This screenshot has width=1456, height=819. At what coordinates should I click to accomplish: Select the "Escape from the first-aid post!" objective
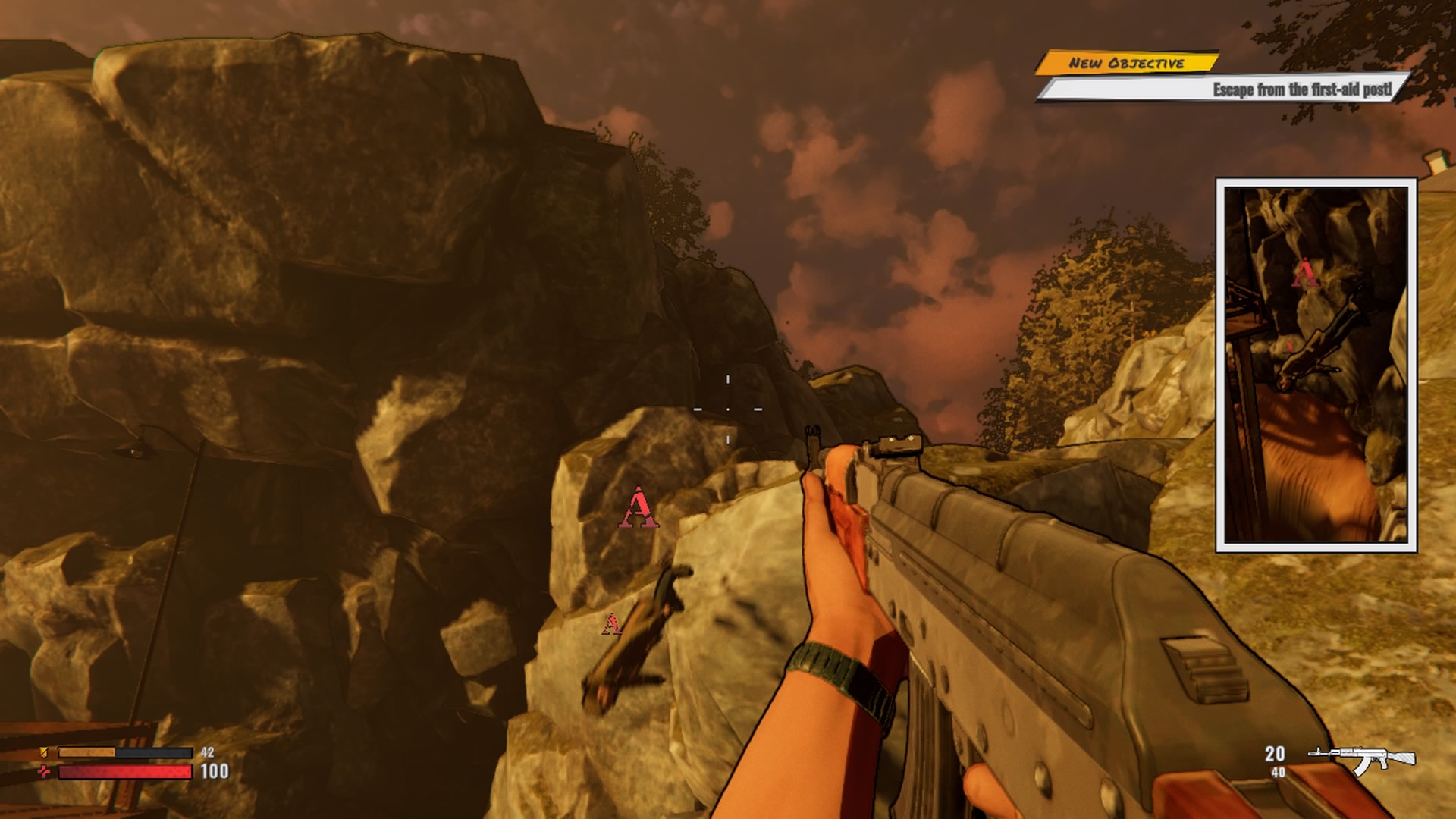click(1301, 89)
